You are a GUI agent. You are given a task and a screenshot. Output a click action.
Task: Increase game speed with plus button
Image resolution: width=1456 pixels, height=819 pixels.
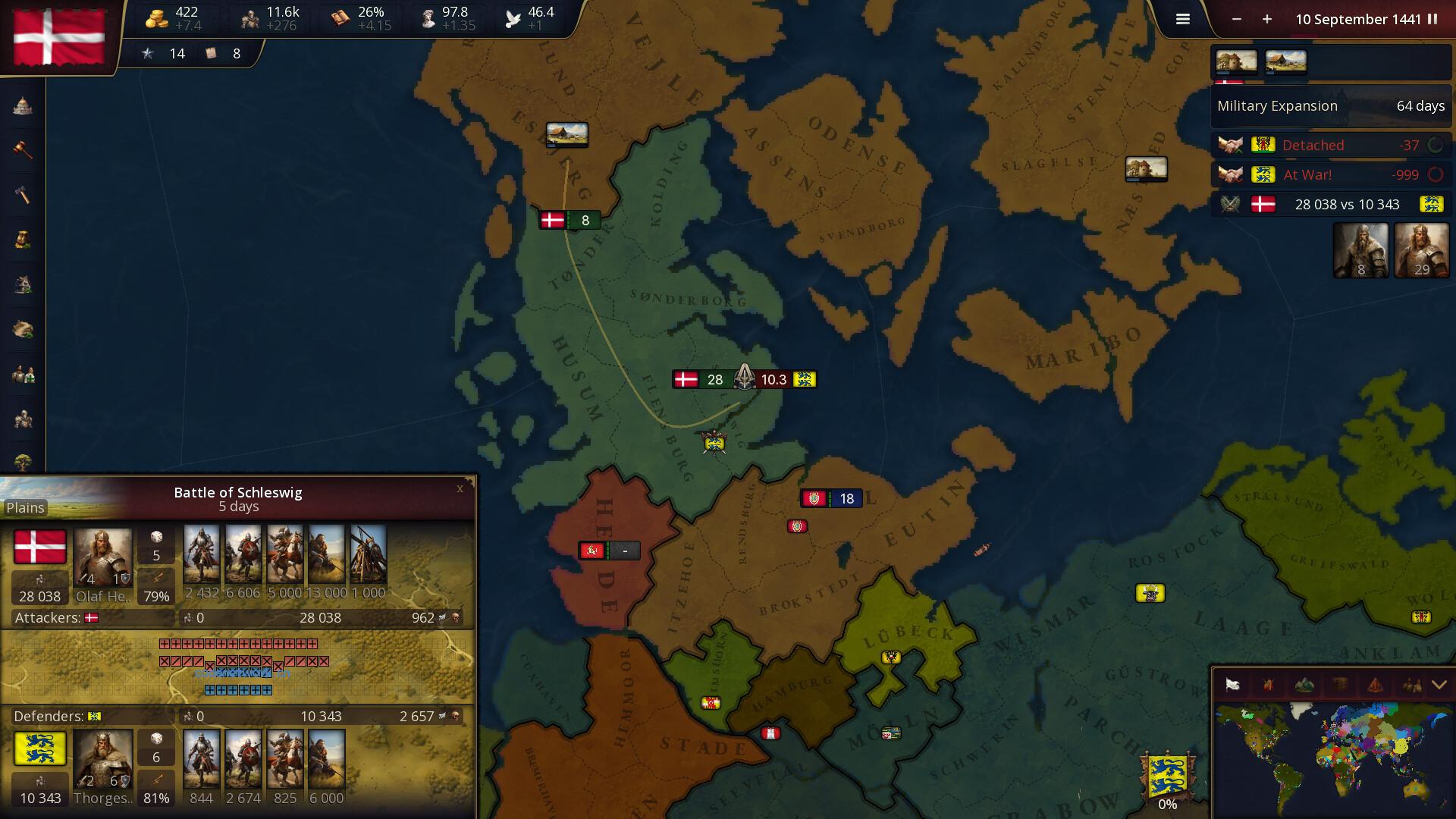(1267, 20)
